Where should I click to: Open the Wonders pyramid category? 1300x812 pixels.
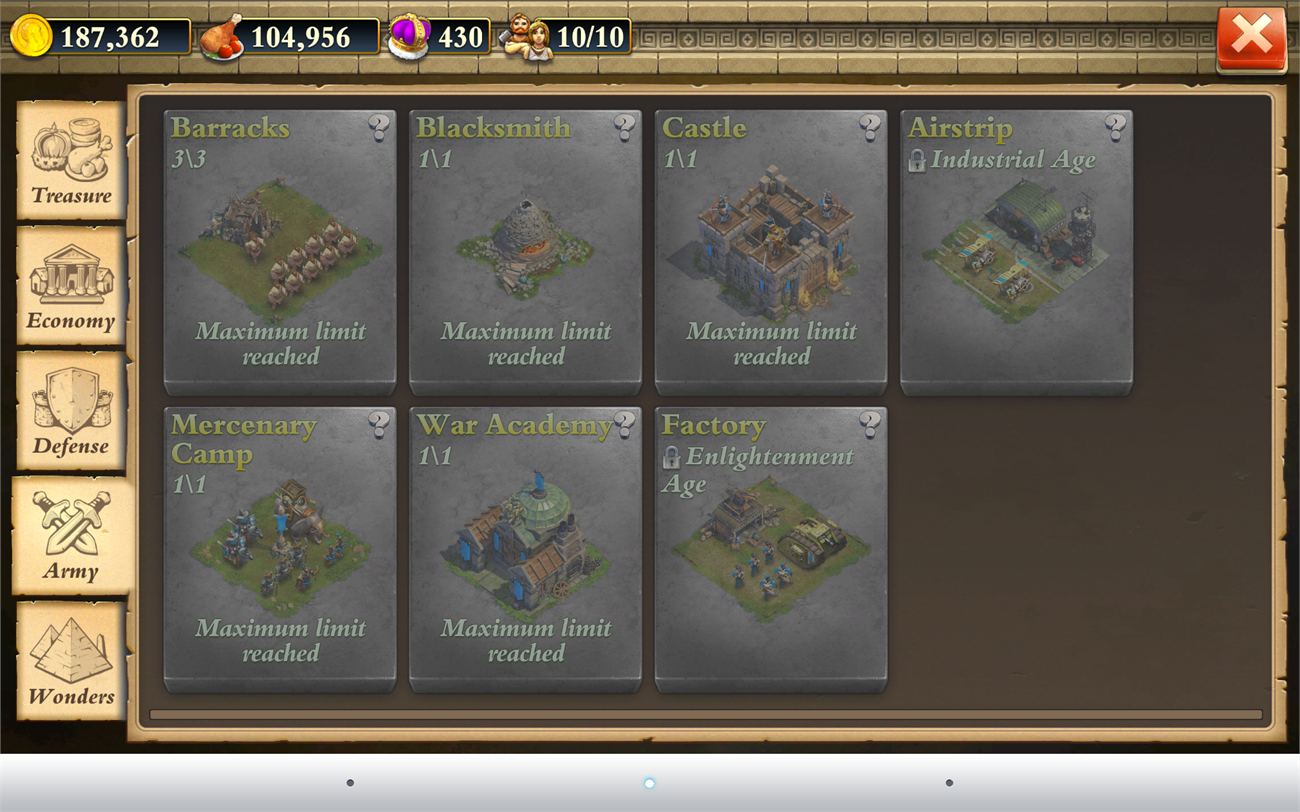click(71, 662)
